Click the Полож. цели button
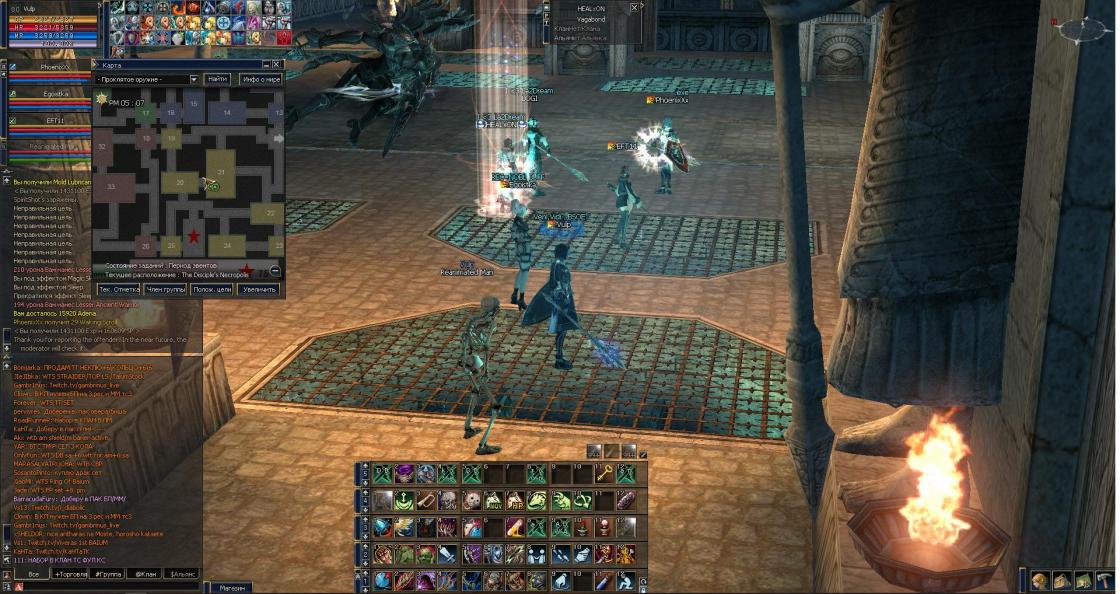Screen dimensions: 1120x594 [212, 289]
